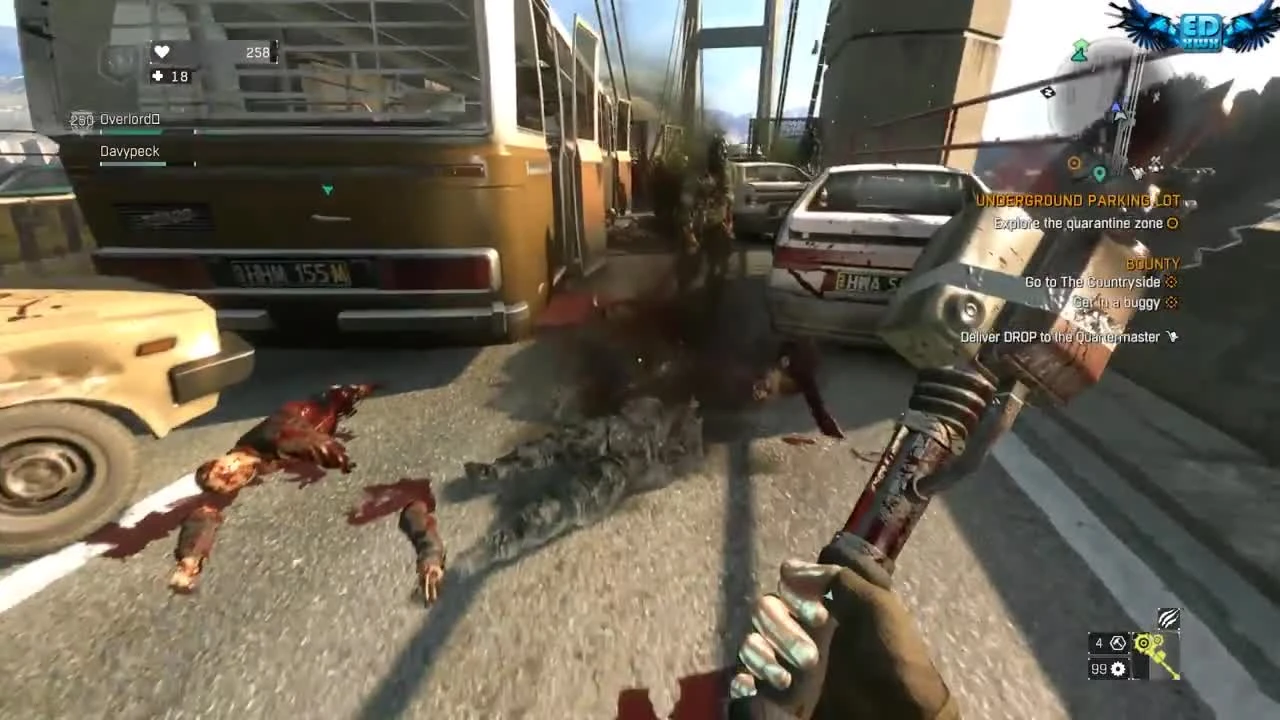Click the stamina number 258 readout
The width and height of the screenshot is (1280, 720).
click(x=256, y=52)
